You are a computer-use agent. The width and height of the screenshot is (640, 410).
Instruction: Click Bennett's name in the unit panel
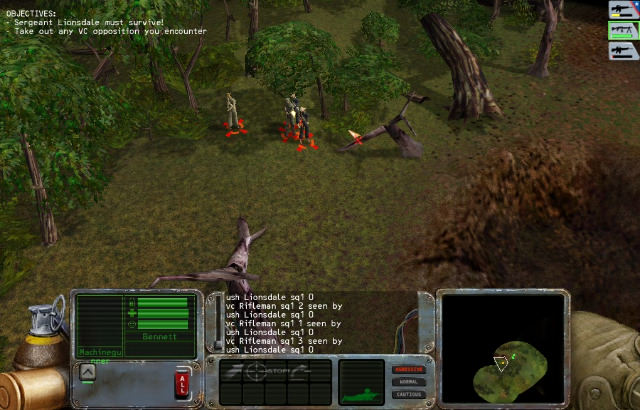pyautogui.click(x=158, y=339)
